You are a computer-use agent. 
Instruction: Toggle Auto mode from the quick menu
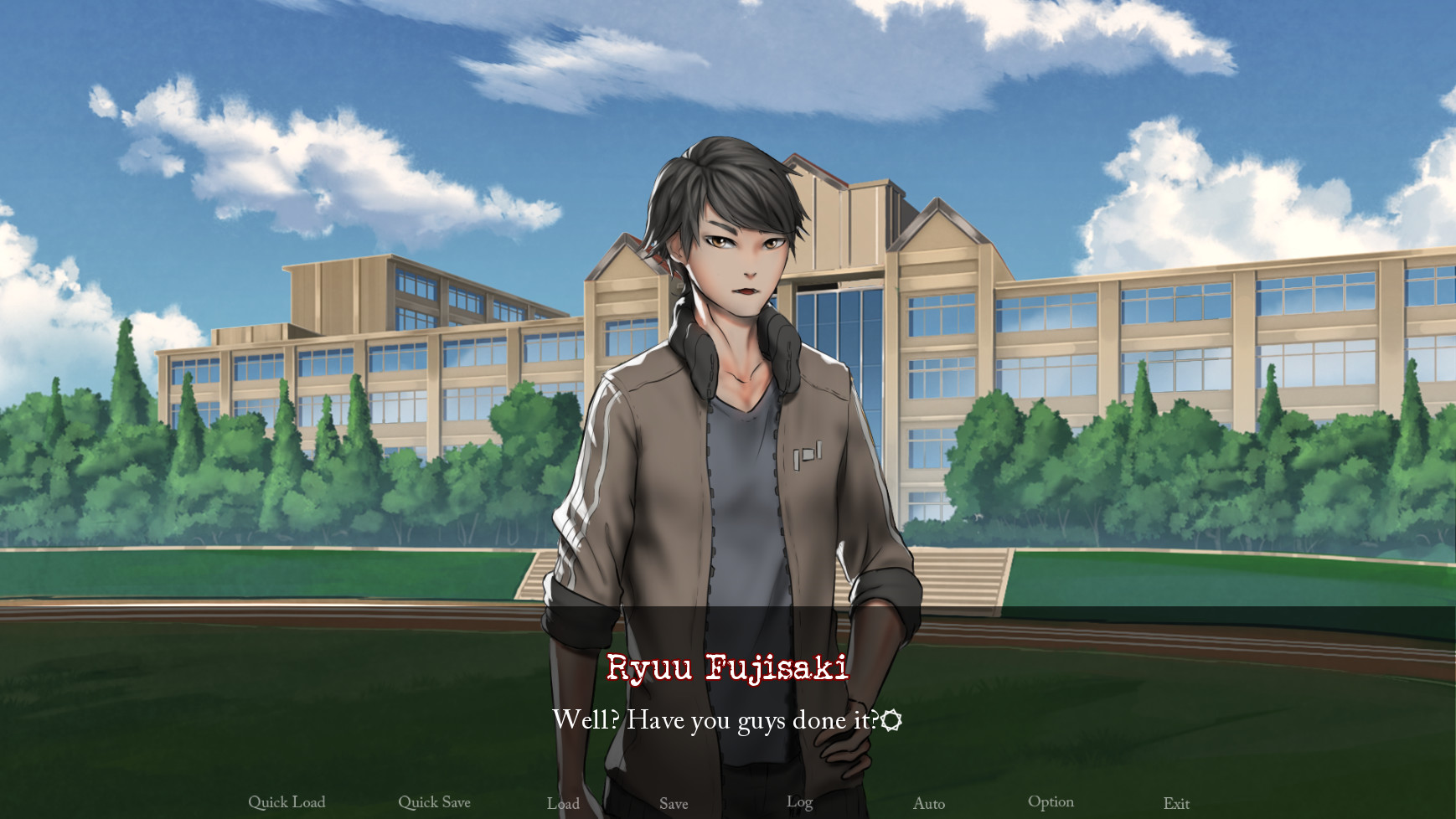(x=928, y=802)
